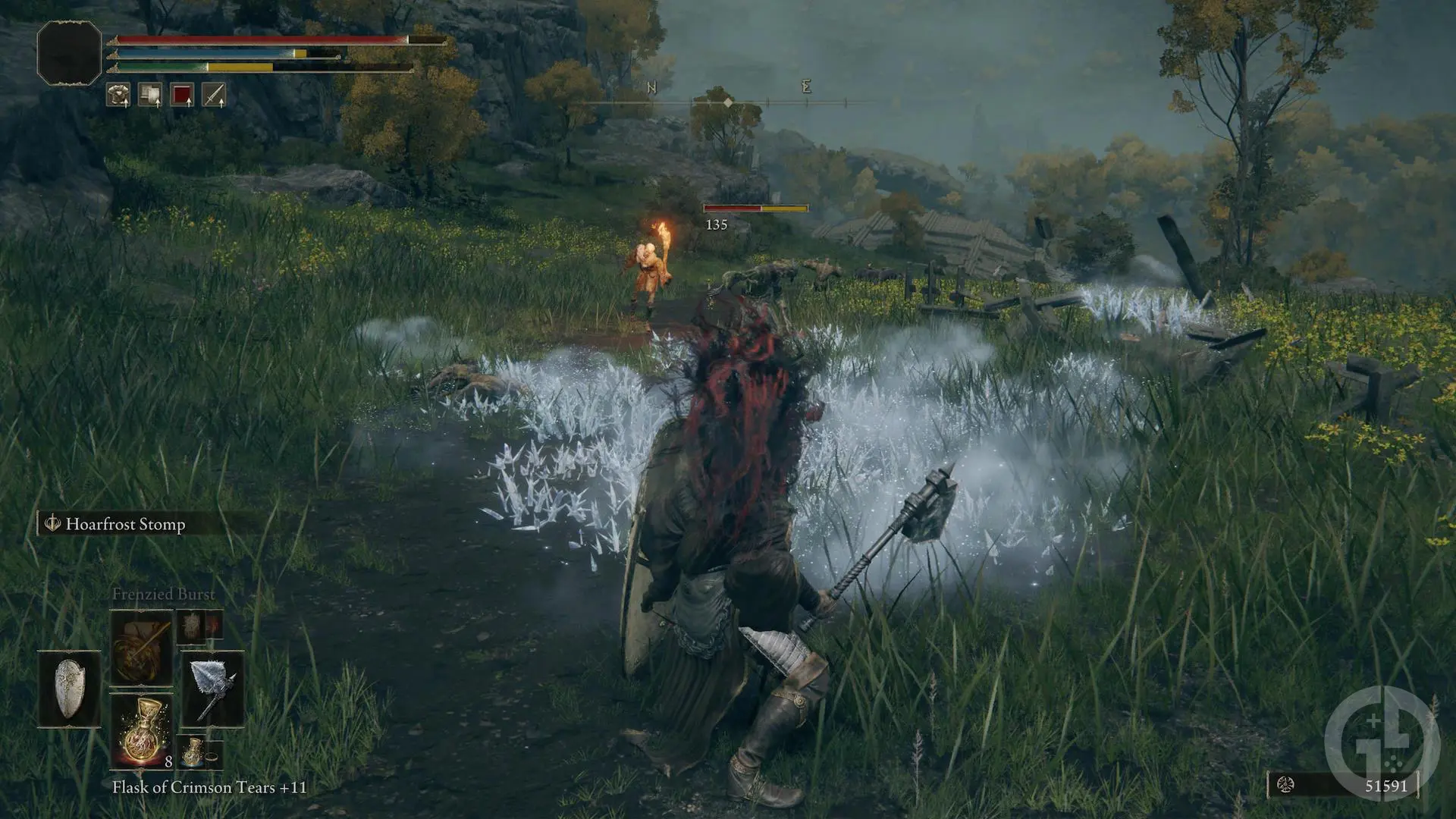Click the character portrait frame

click(69, 52)
